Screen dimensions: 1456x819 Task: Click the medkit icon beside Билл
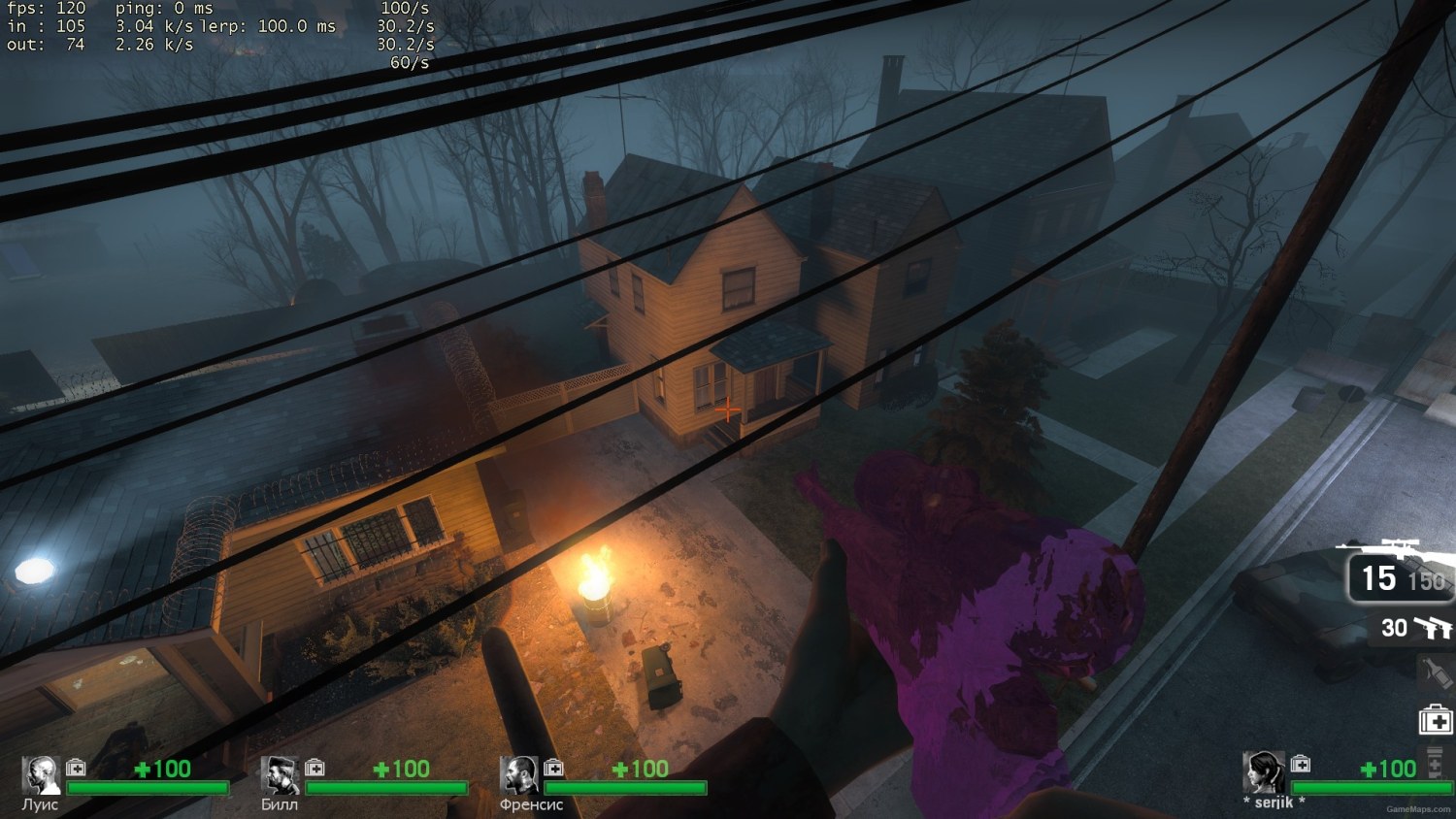(314, 768)
